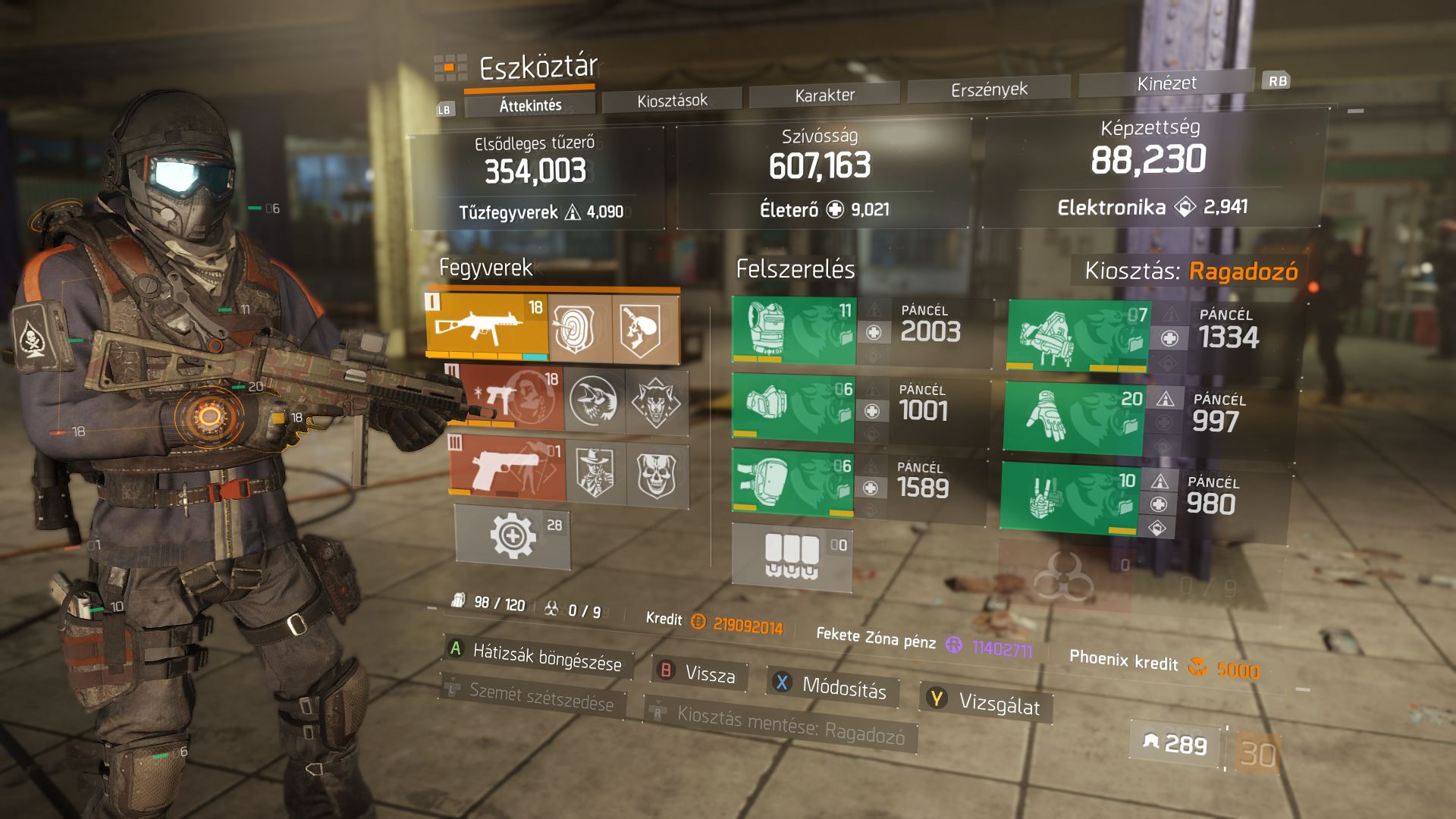The width and height of the screenshot is (1456, 819).
Task: Choose the holster slot (980 armor)
Action: pos(1069,498)
